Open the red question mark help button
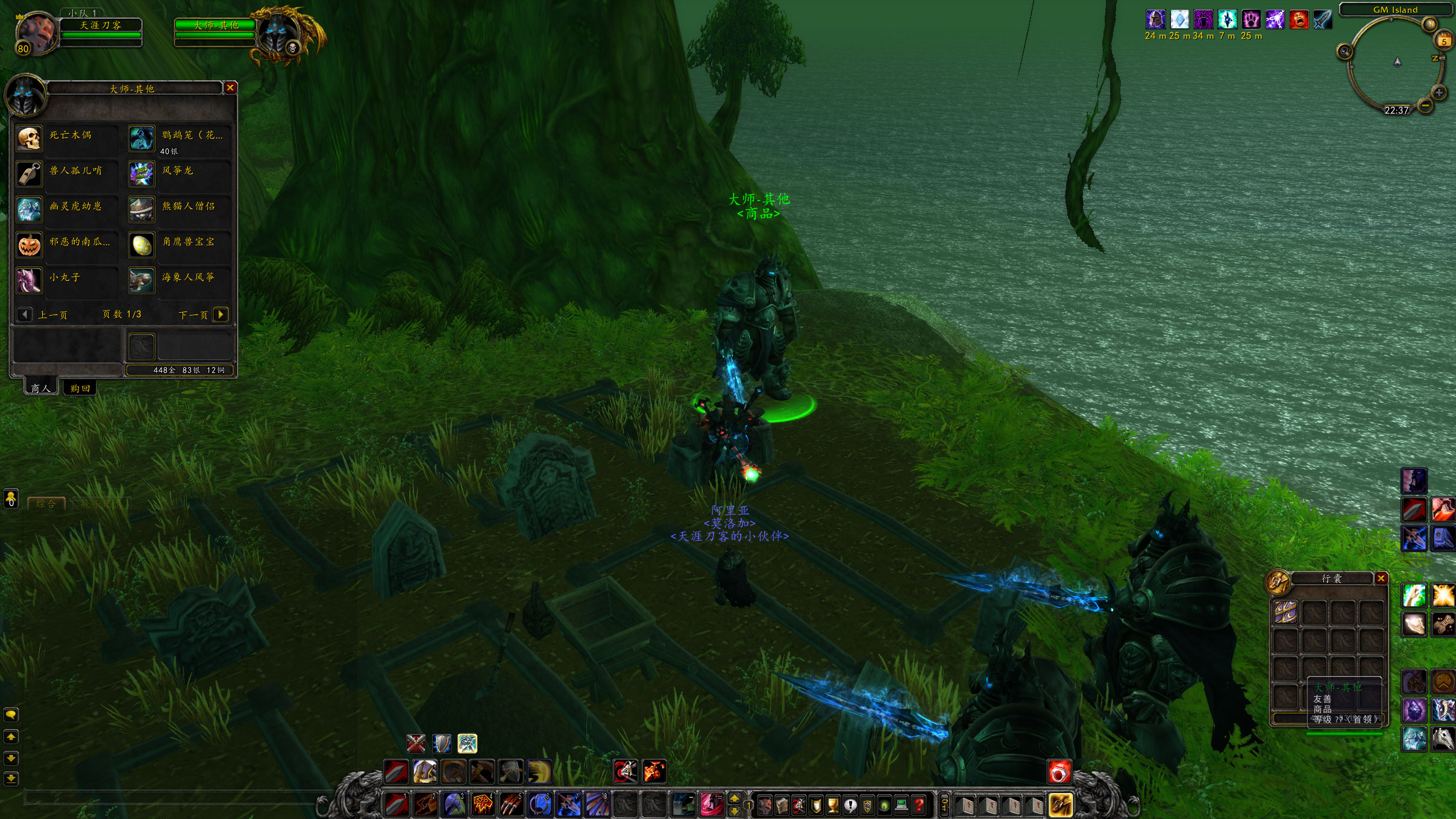Image resolution: width=1456 pixels, height=819 pixels. tap(918, 805)
